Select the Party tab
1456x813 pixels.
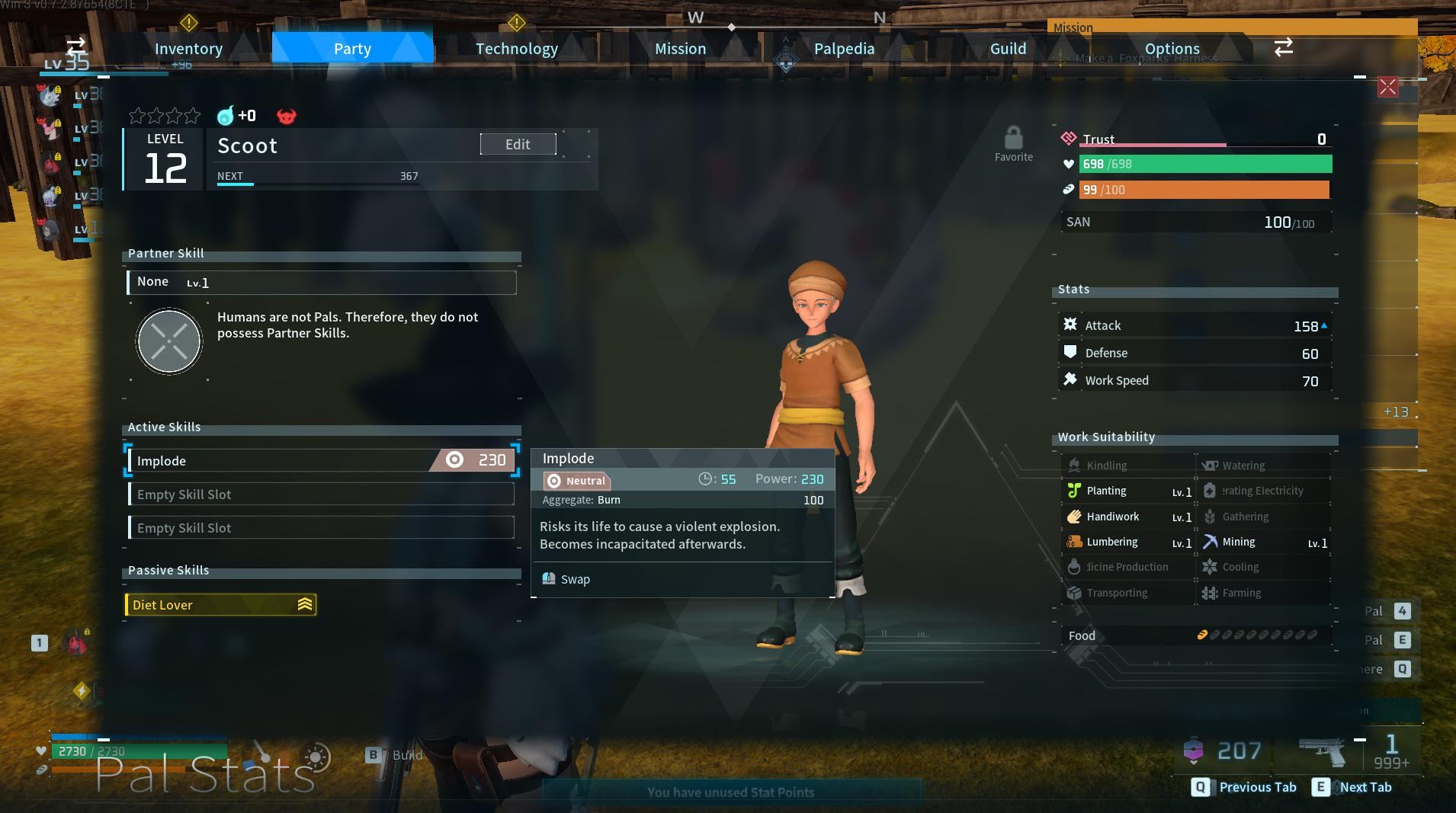[352, 49]
